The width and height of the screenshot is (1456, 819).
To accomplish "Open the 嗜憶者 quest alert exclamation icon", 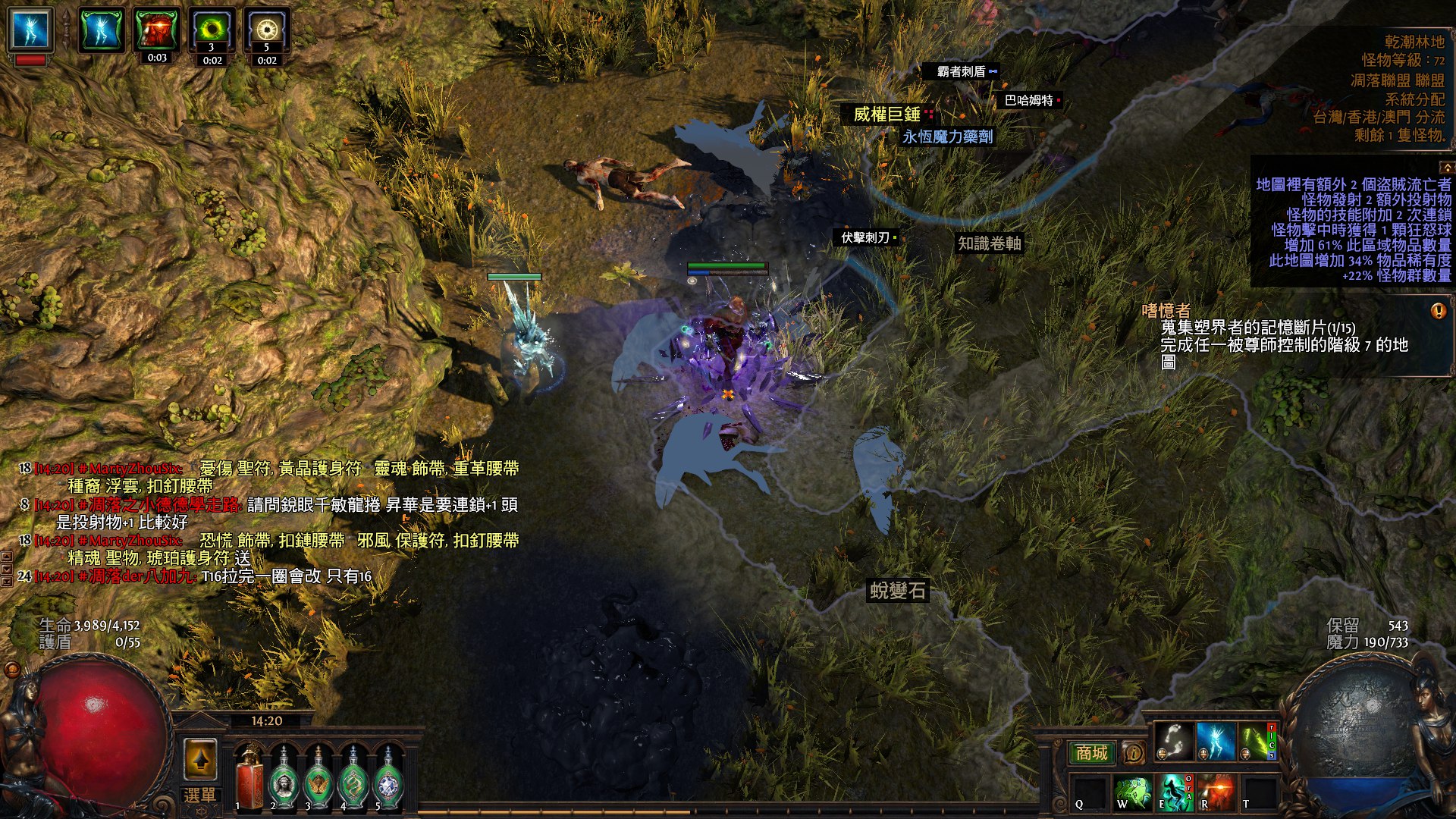I will (1438, 311).
